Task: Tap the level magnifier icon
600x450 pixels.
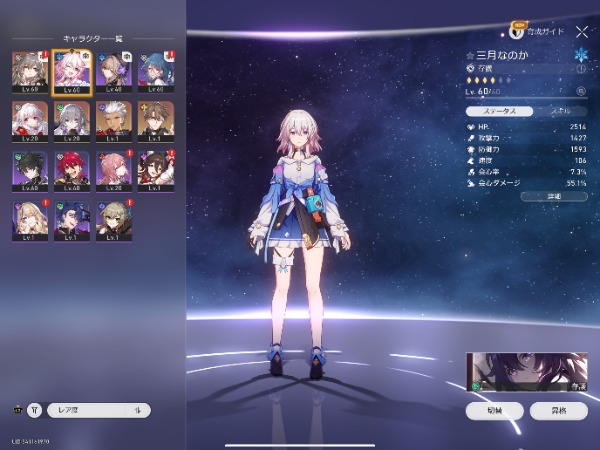Action: point(581,92)
